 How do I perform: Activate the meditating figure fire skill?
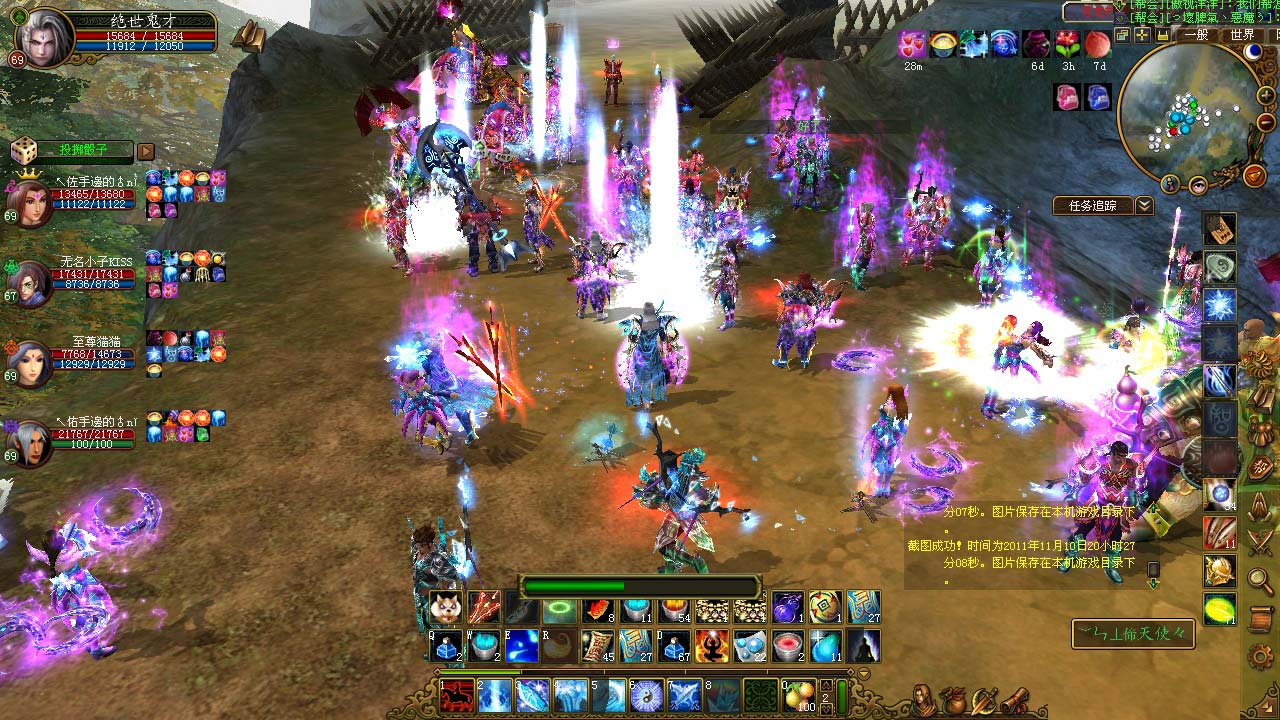pyautogui.click(x=711, y=647)
